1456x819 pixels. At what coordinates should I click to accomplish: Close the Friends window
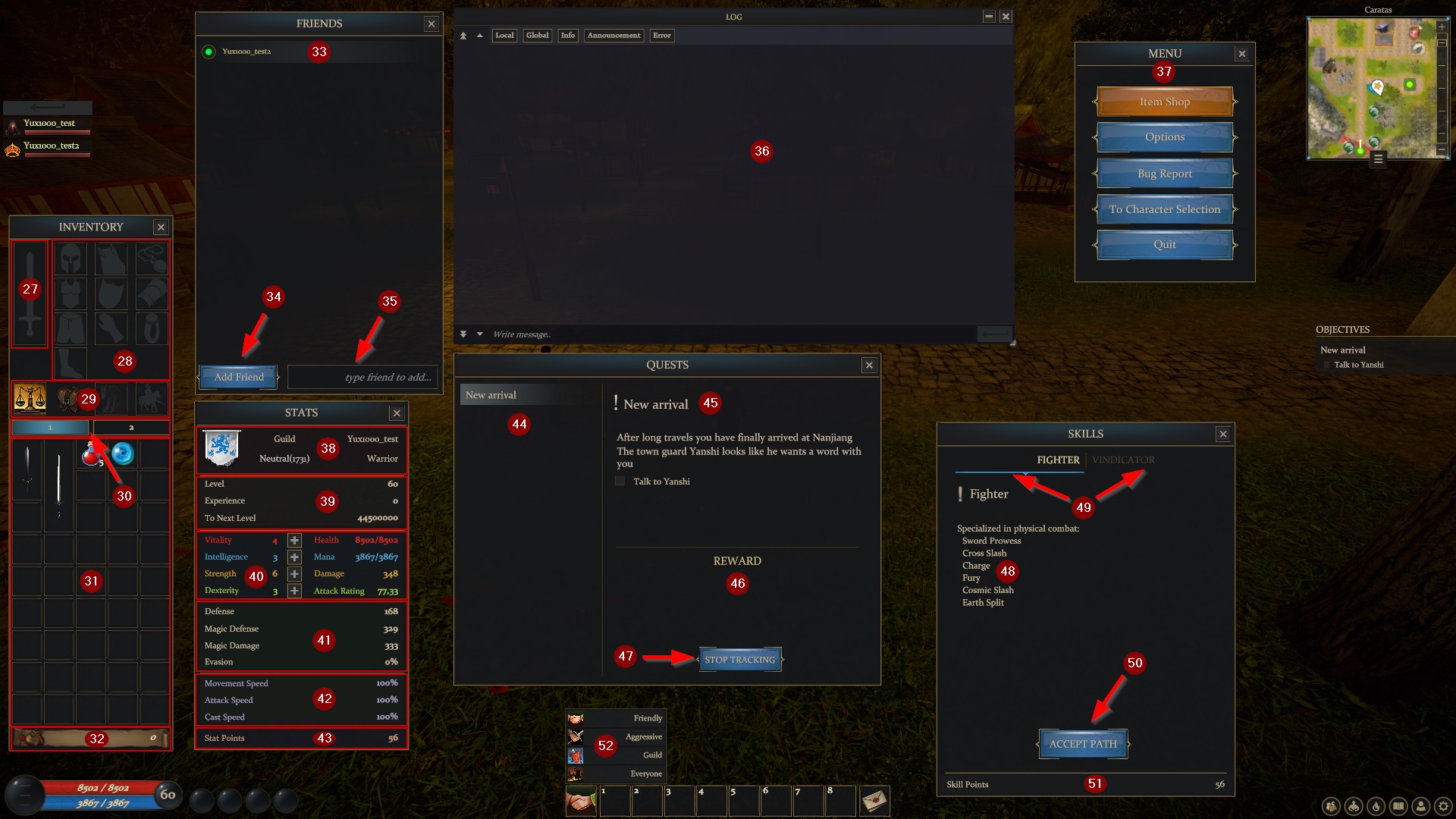(x=431, y=24)
